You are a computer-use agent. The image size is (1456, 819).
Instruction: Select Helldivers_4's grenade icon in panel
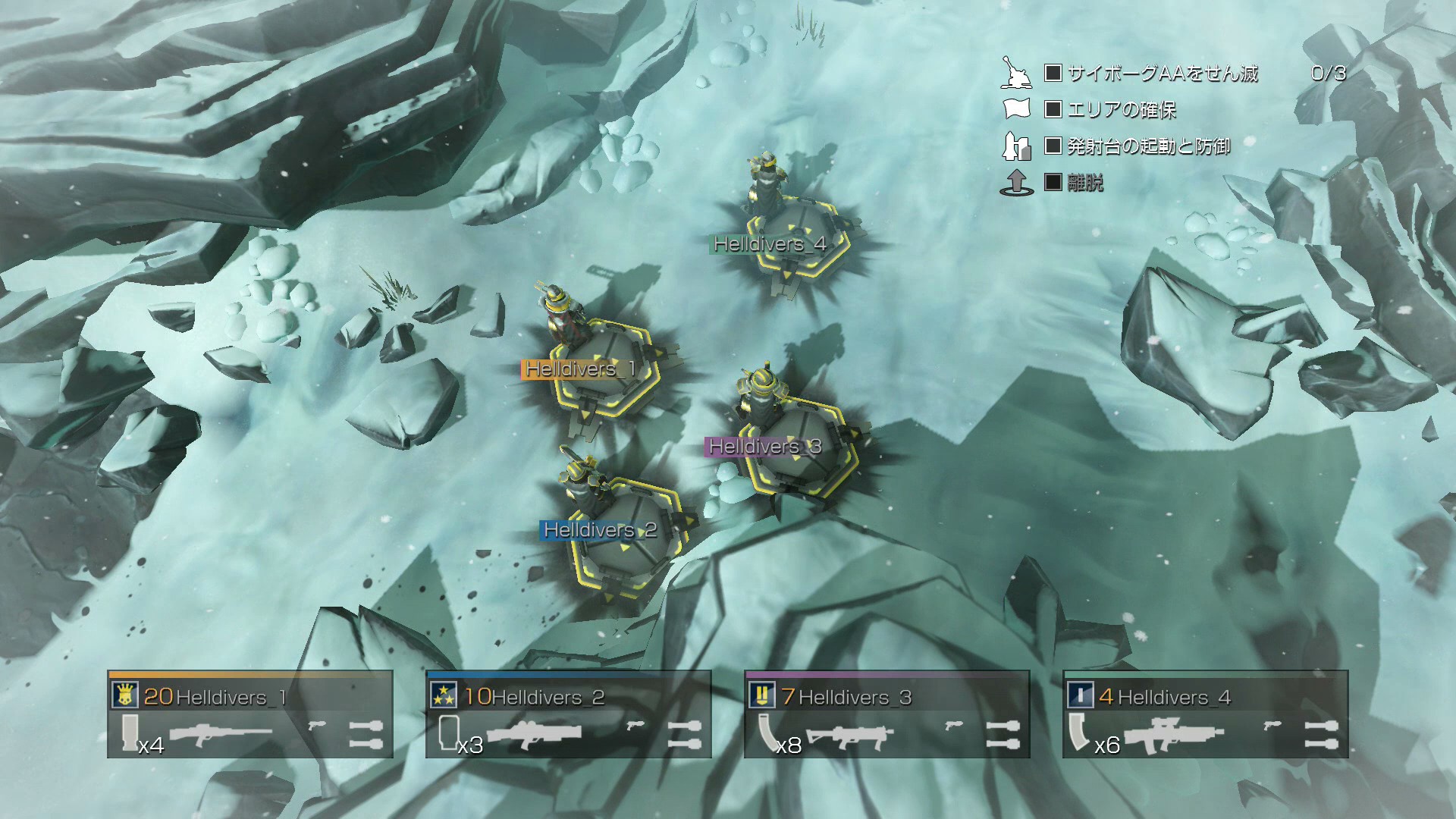(1321, 734)
